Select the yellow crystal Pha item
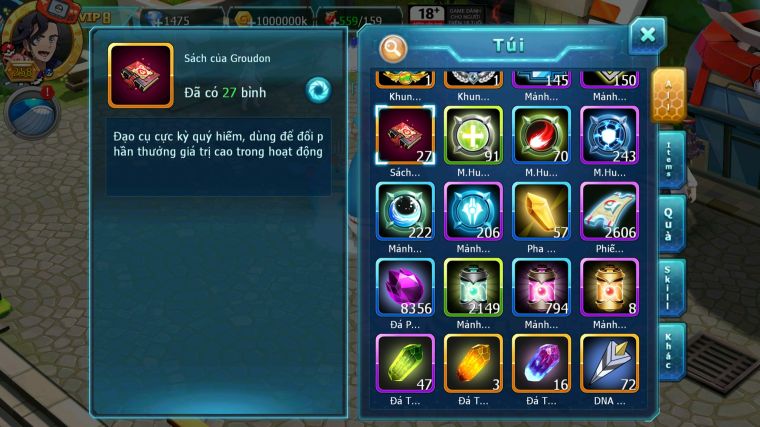760x427 pixels. click(541, 210)
